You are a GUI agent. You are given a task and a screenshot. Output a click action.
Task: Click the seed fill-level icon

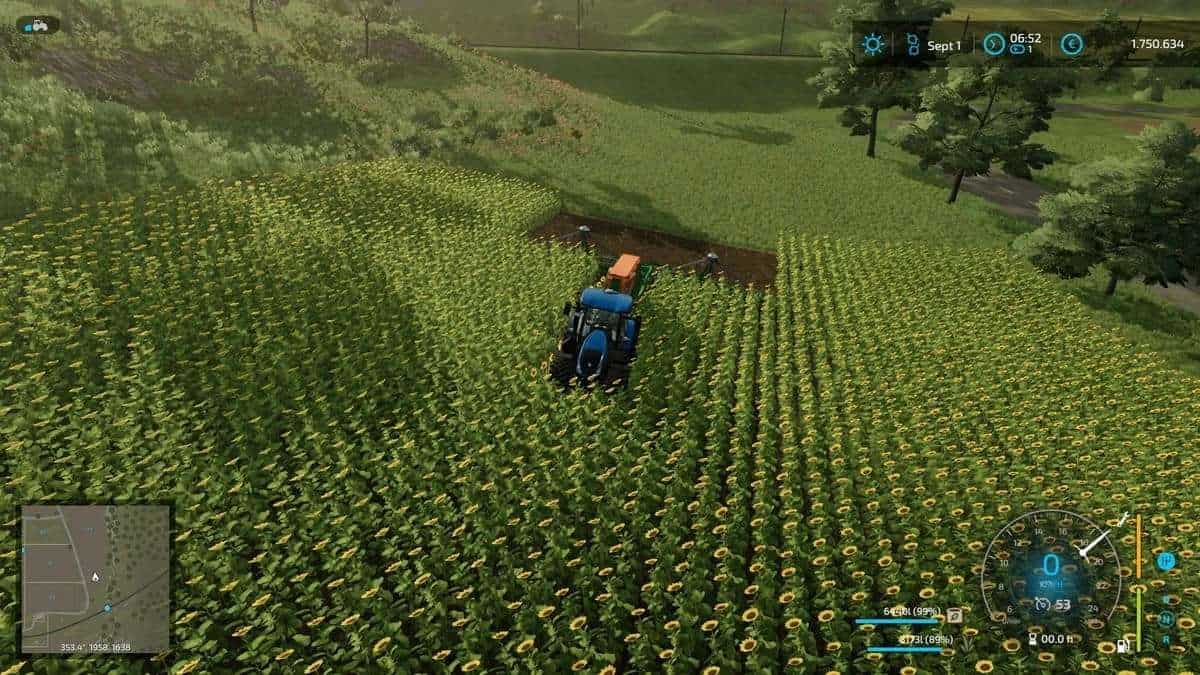coord(954,615)
